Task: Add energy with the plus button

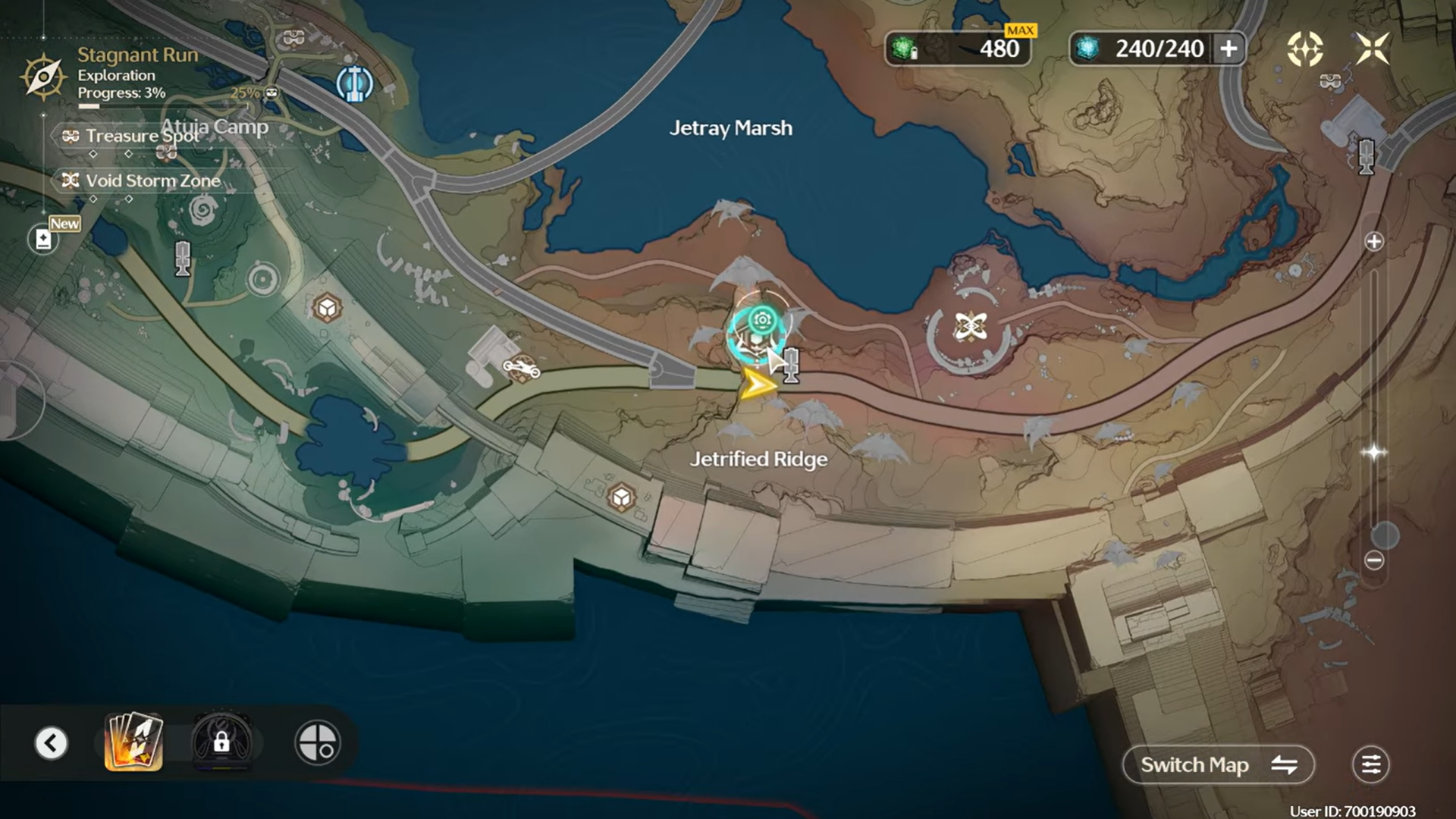Action: (x=1228, y=49)
